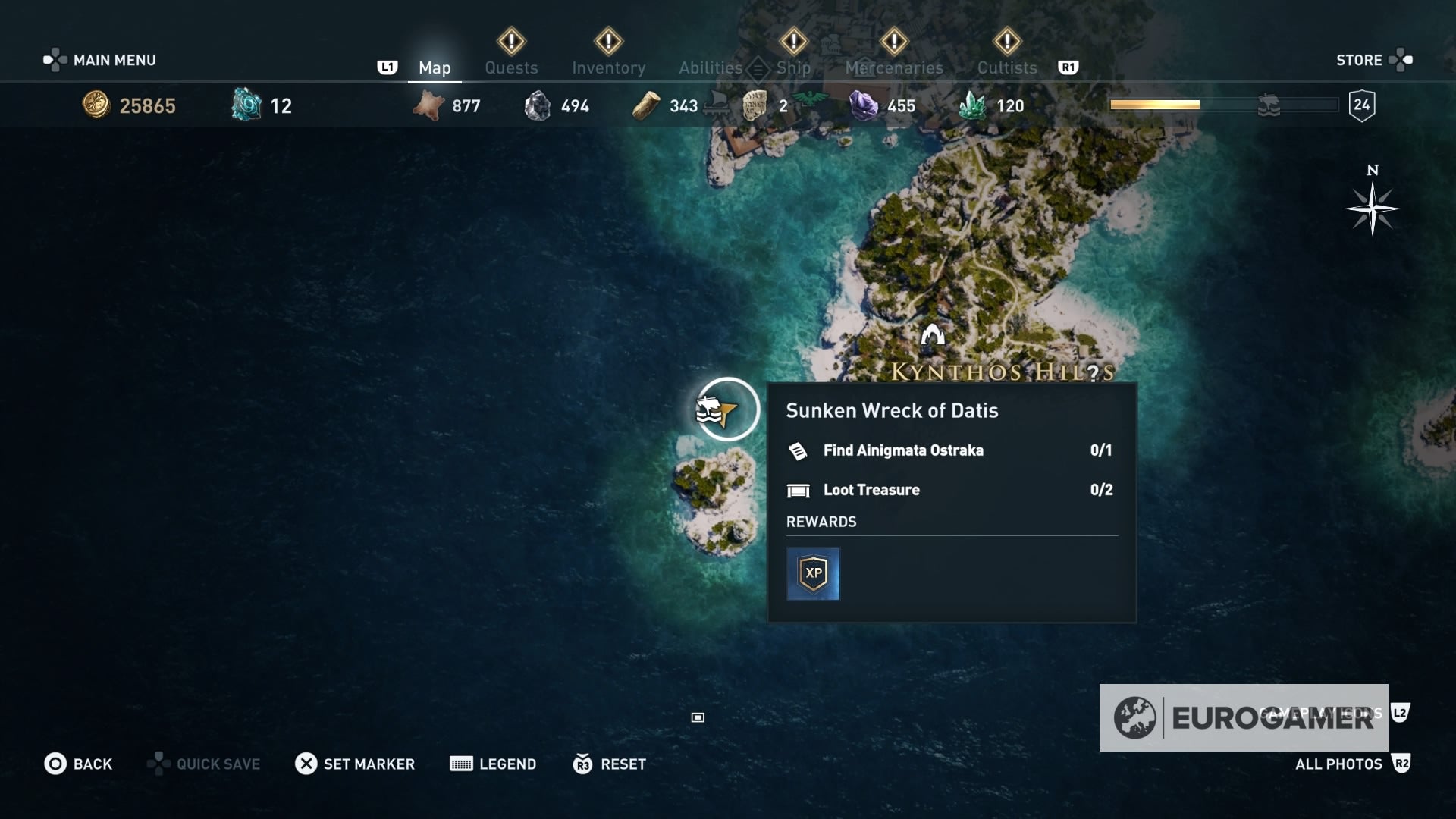Click the precious gems resource icon

861,106
